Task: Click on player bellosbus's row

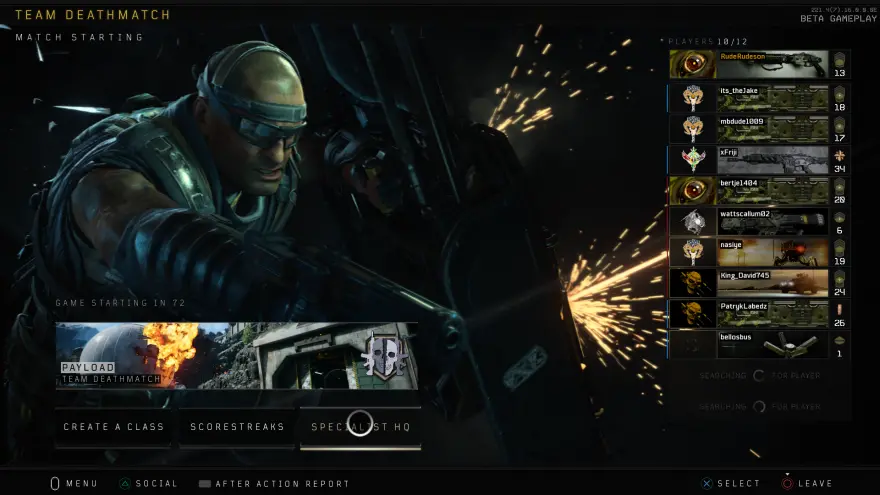Action: (x=759, y=345)
